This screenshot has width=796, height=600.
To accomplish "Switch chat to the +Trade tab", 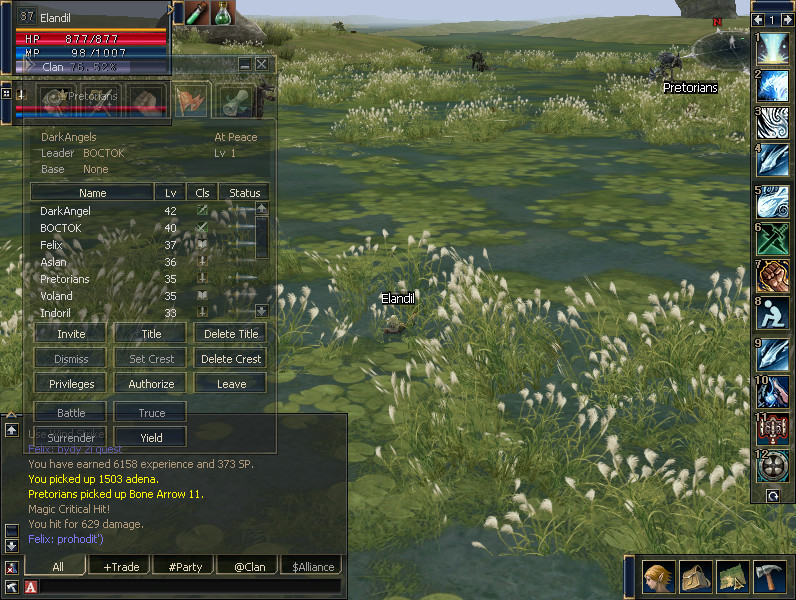I will point(121,567).
